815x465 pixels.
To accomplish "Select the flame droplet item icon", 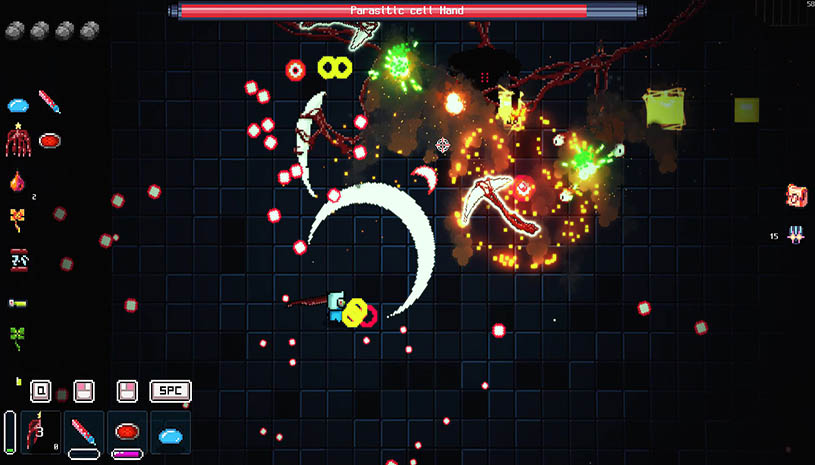I will [x=17, y=182].
